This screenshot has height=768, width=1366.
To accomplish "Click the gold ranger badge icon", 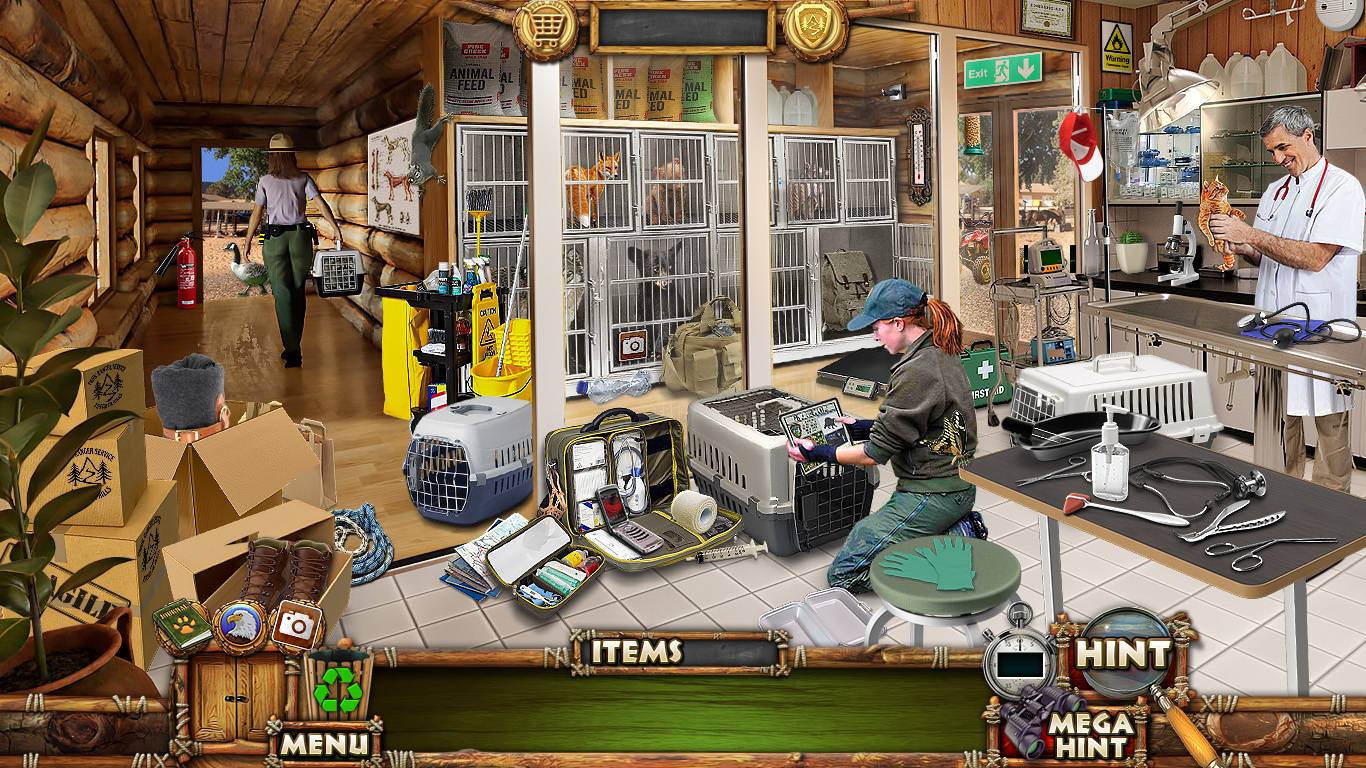I will click(815, 30).
